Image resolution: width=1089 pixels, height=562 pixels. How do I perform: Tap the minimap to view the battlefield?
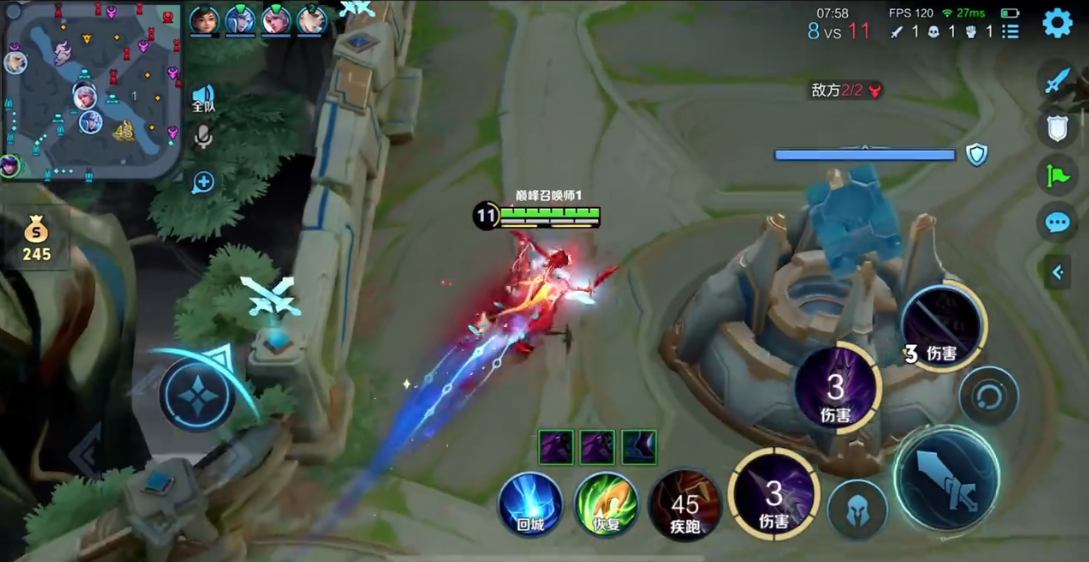(x=91, y=90)
